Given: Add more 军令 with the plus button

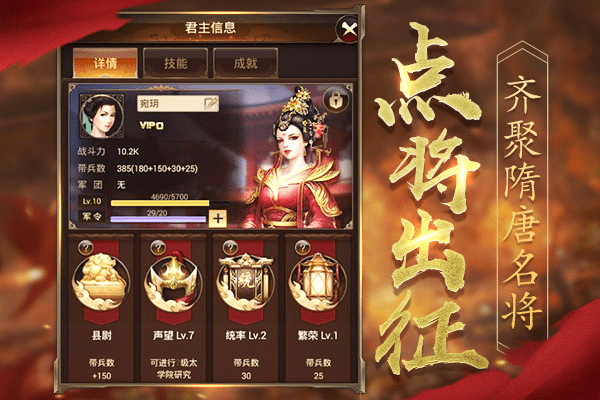Looking at the screenshot, I should point(217,218).
